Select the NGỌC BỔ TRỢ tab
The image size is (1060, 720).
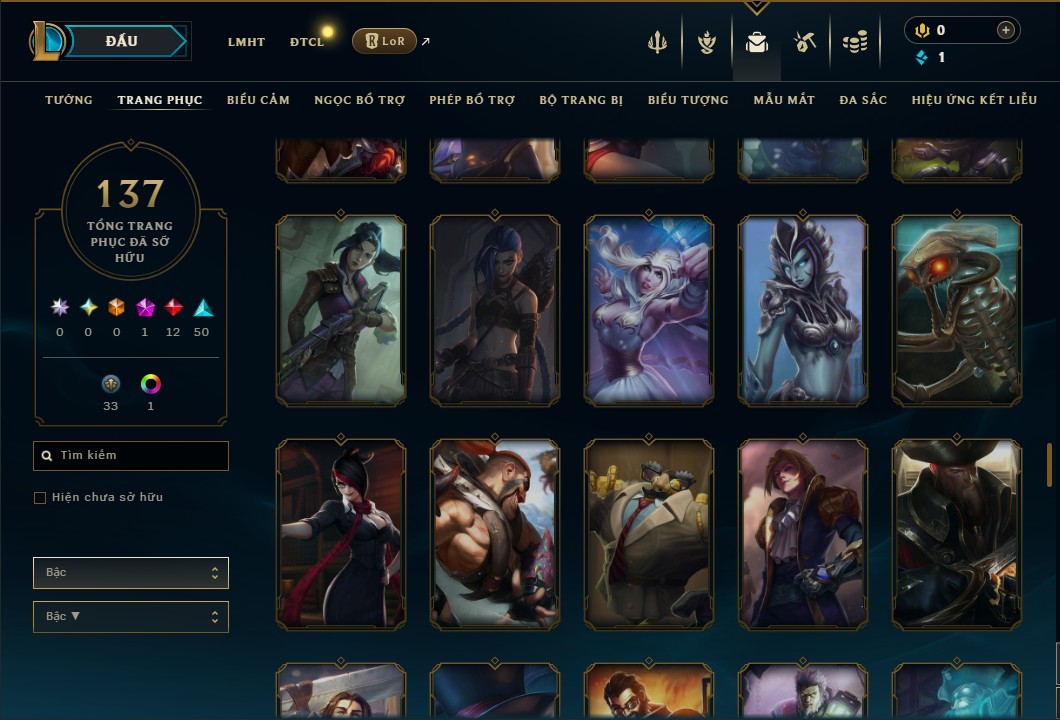coord(359,100)
